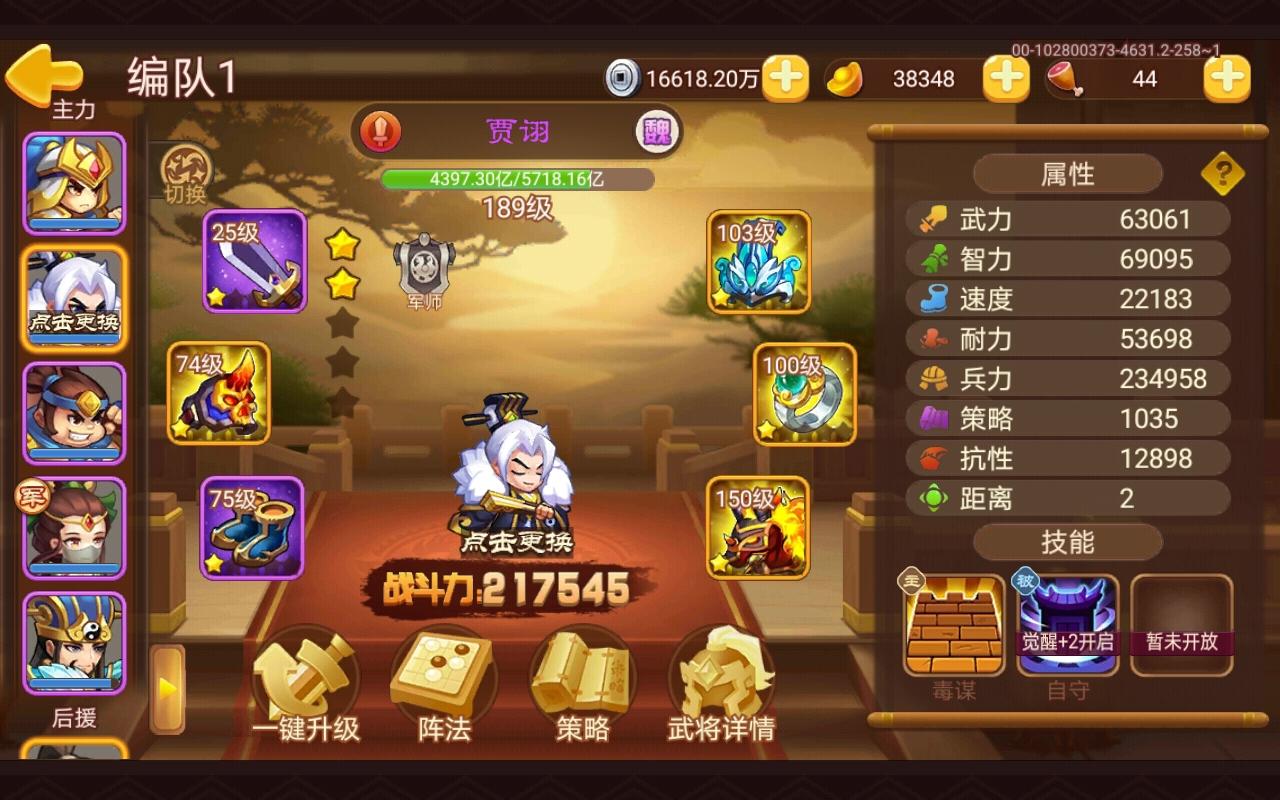Open the 军师 advisor slot
Screen dimensions: 1280x800
click(x=424, y=268)
